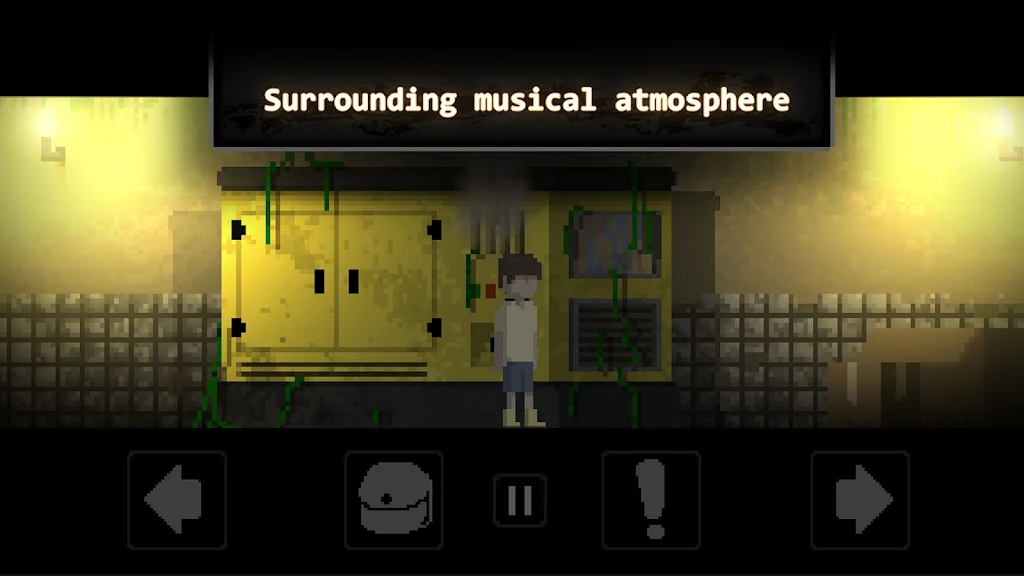Activate the exclamation mark interact button
This screenshot has width=1024, height=576.
pyautogui.click(x=651, y=499)
